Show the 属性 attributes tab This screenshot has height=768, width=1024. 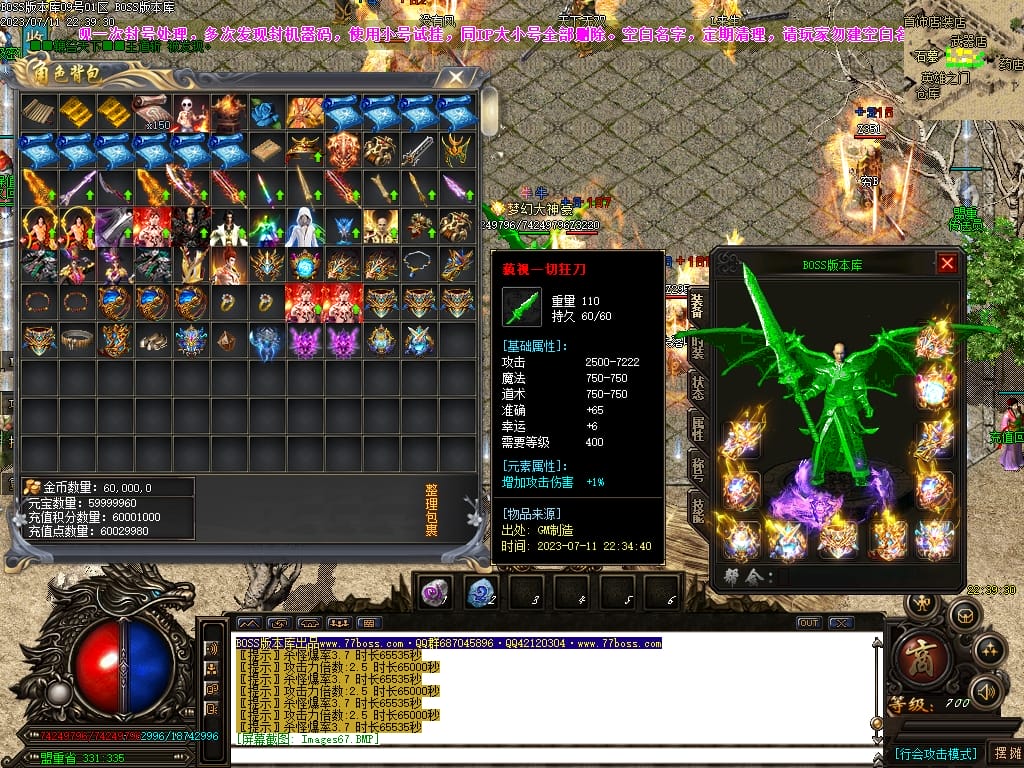point(697,430)
